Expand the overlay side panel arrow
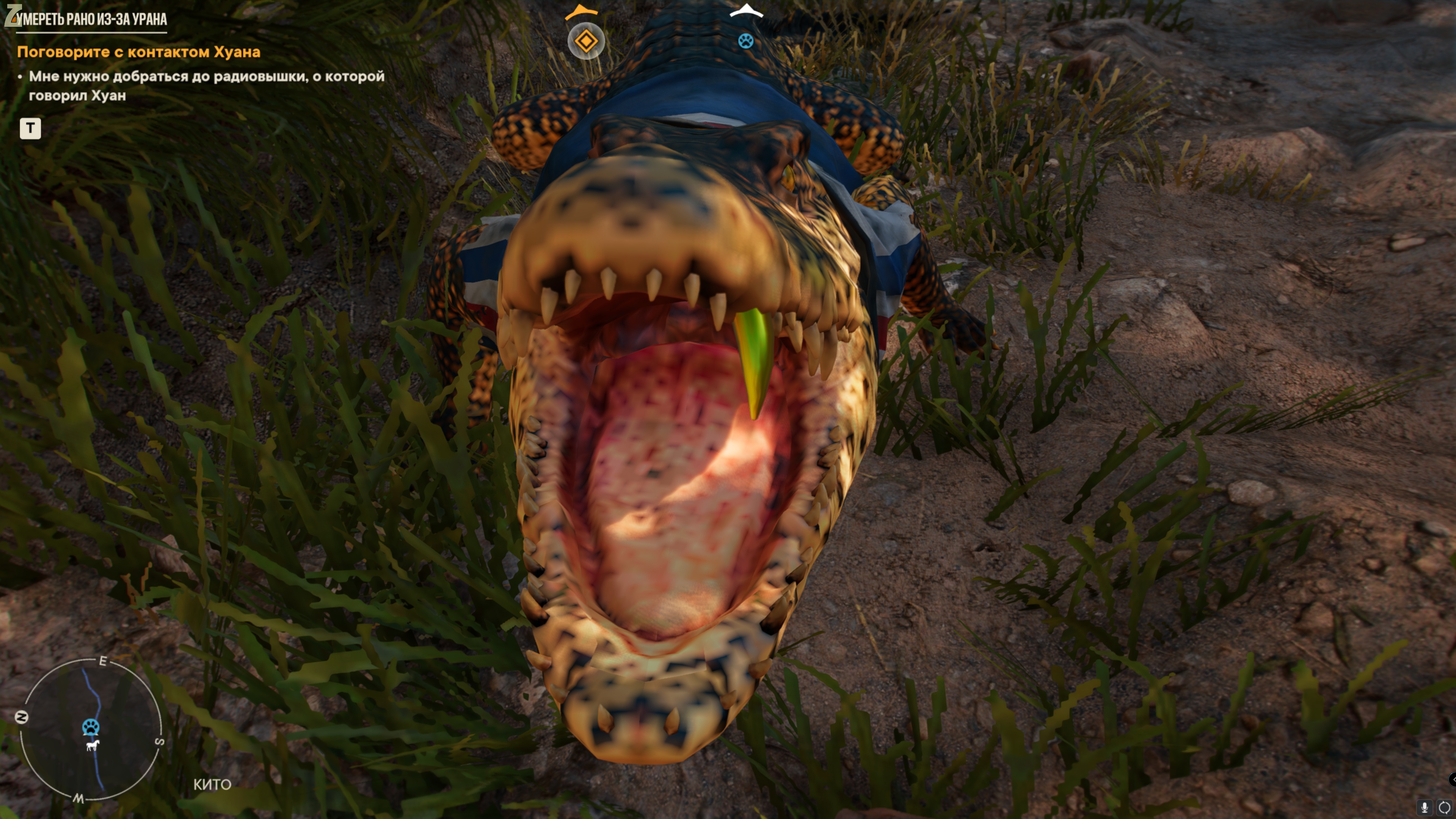1456x819 pixels. coord(1451,780)
